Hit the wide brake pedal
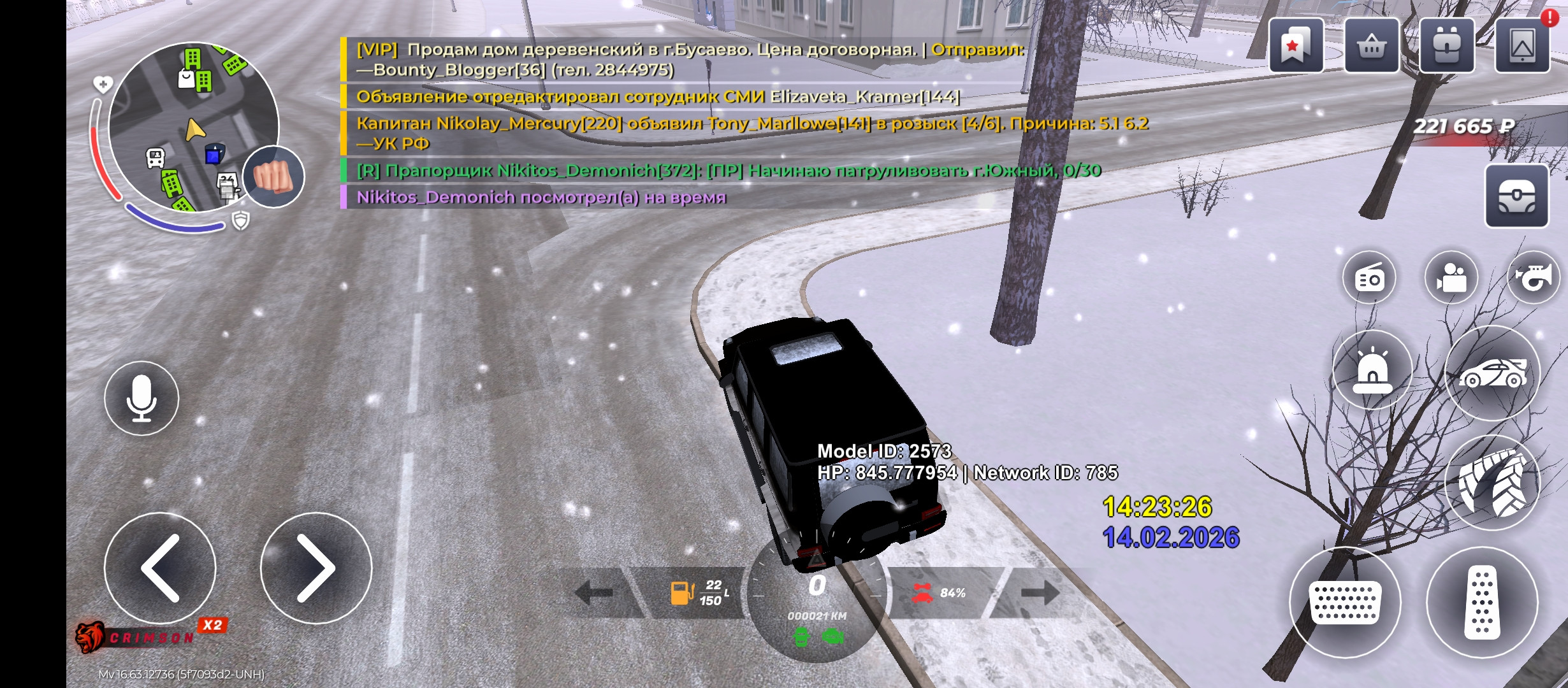The height and width of the screenshot is (688, 1568). (1345, 602)
